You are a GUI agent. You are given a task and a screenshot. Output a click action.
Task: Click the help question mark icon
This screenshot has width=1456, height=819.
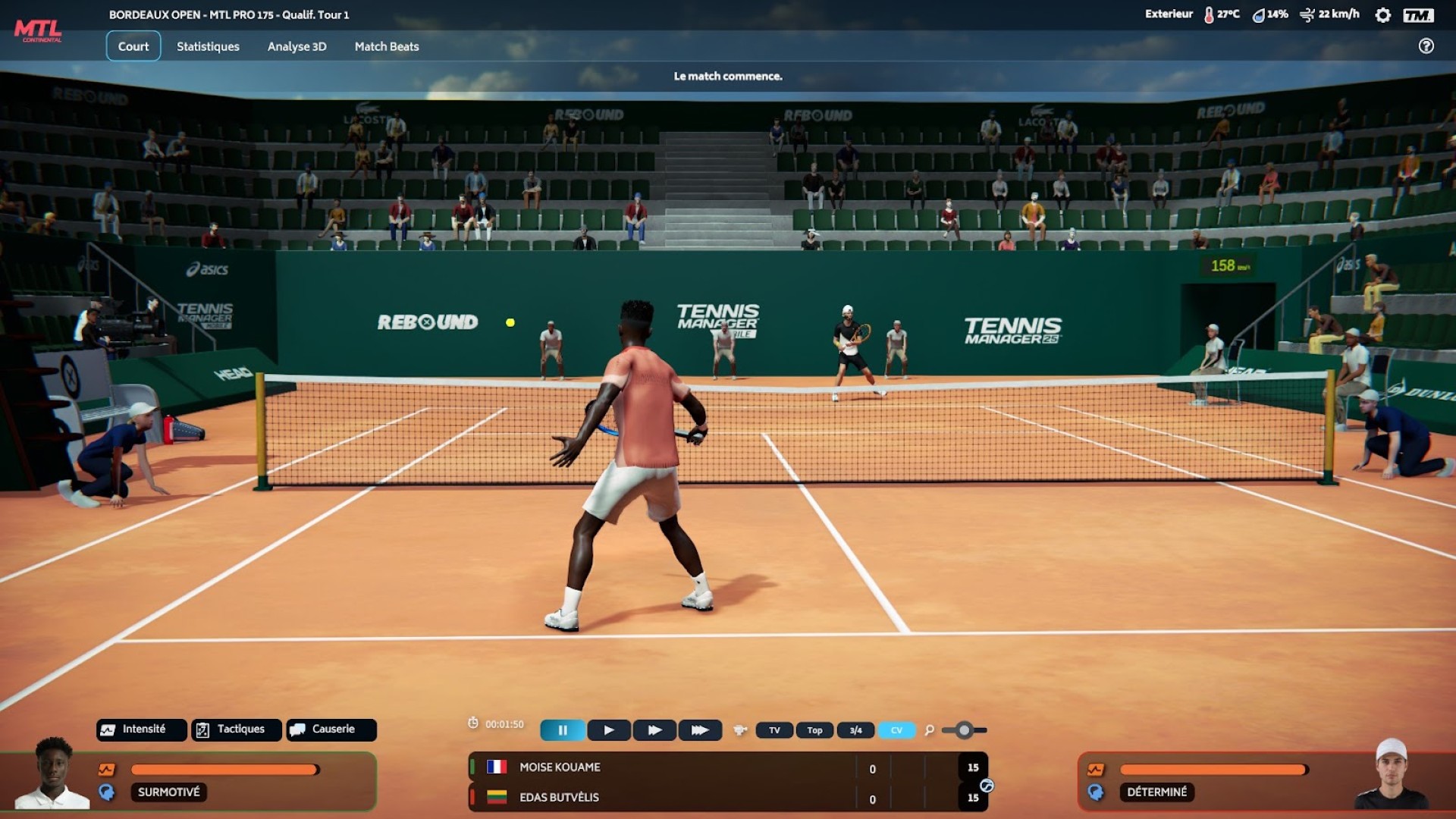[x=1426, y=46]
